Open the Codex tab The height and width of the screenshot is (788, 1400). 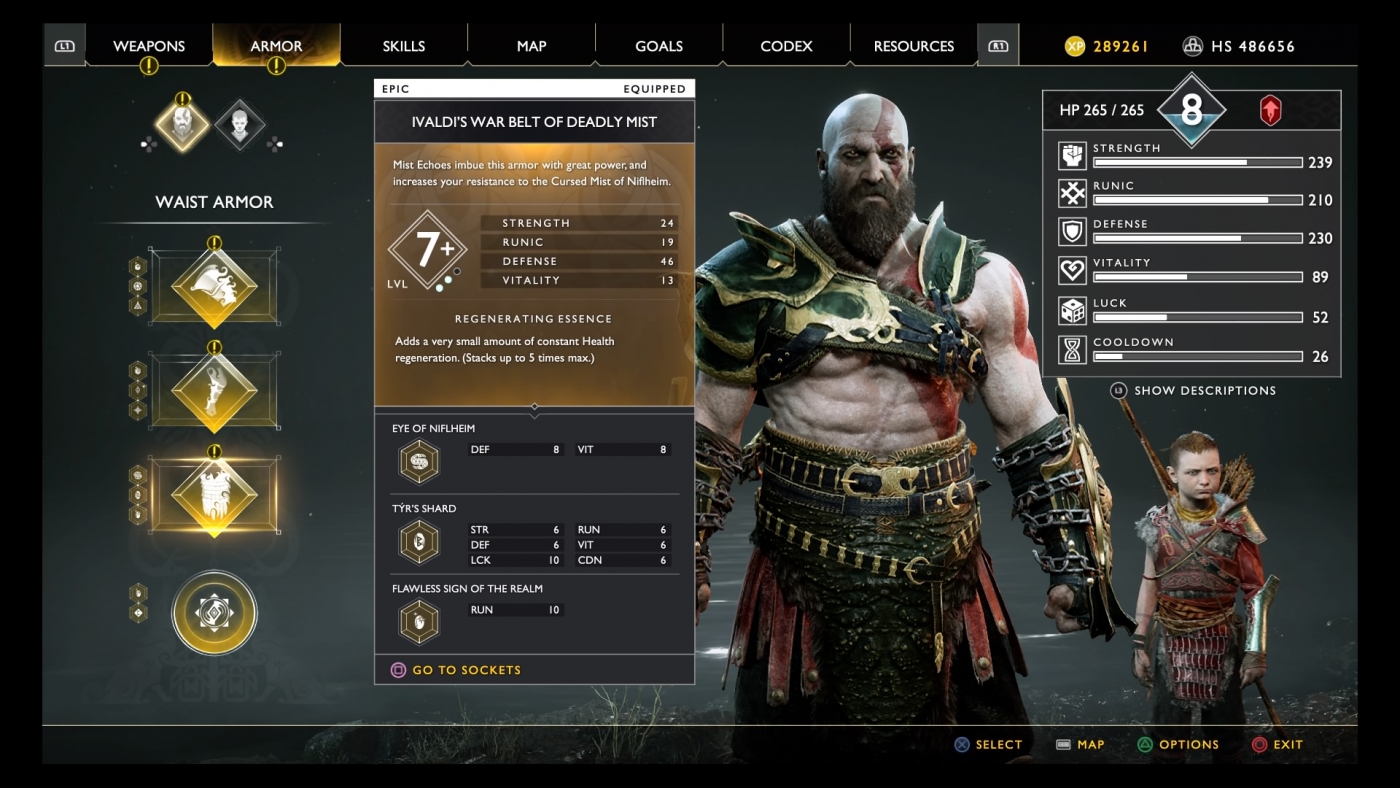tap(786, 45)
